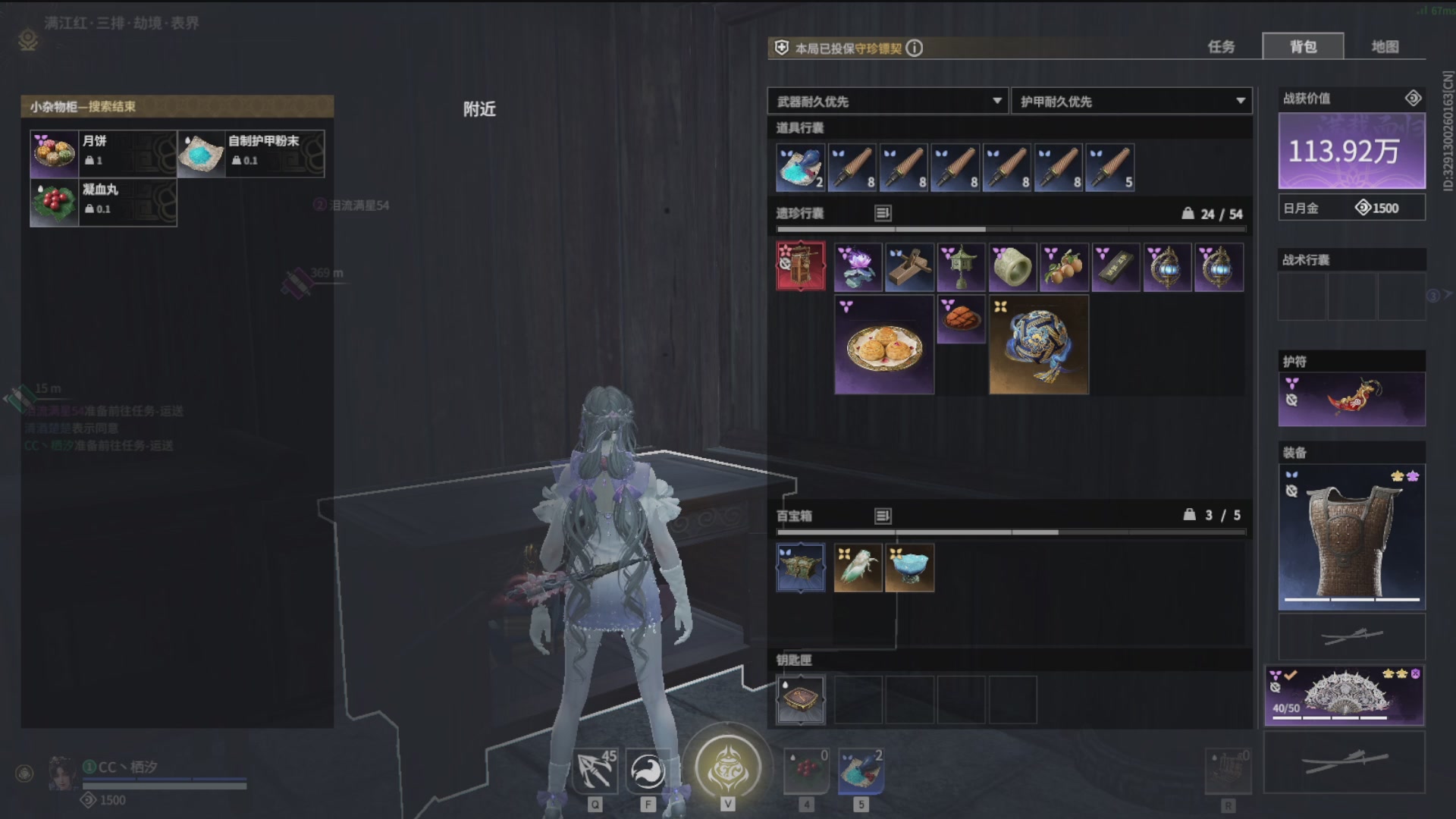This screenshot has height=819, width=1456.
Task: Choose the blue-gold ornate orb treasure
Action: [x=1038, y=346]
